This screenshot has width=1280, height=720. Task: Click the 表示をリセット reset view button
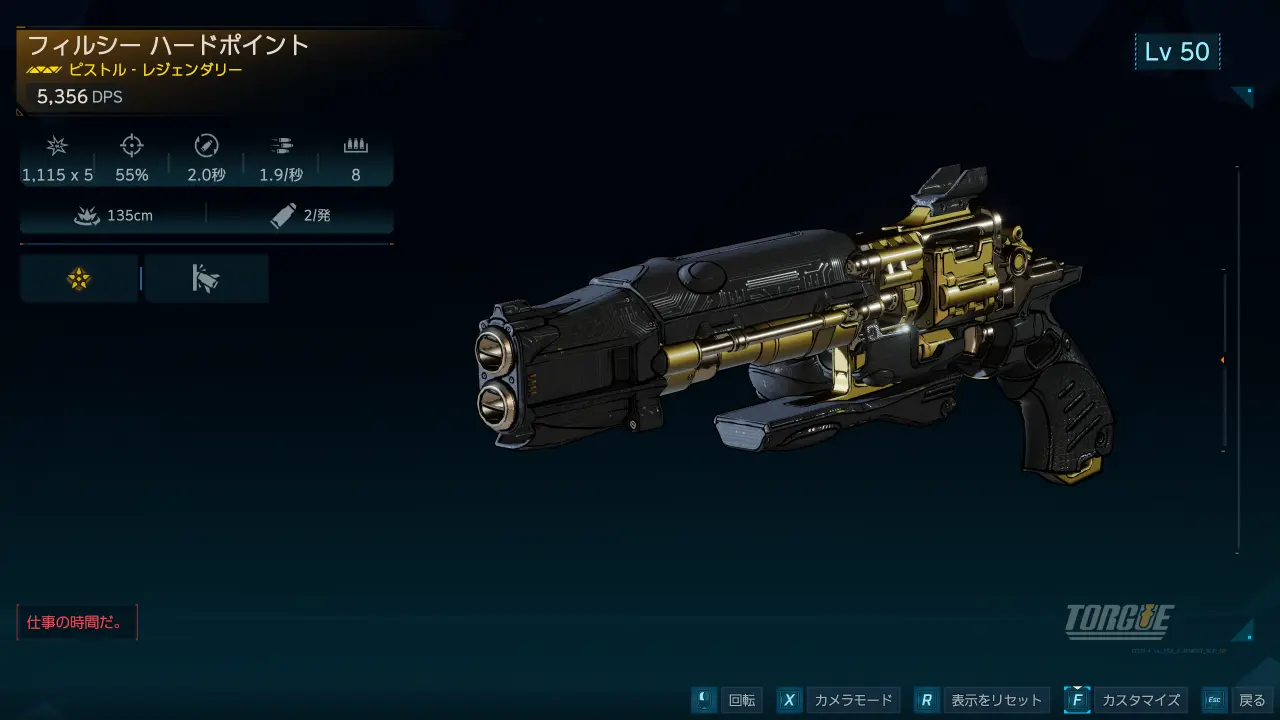[980, 700]
